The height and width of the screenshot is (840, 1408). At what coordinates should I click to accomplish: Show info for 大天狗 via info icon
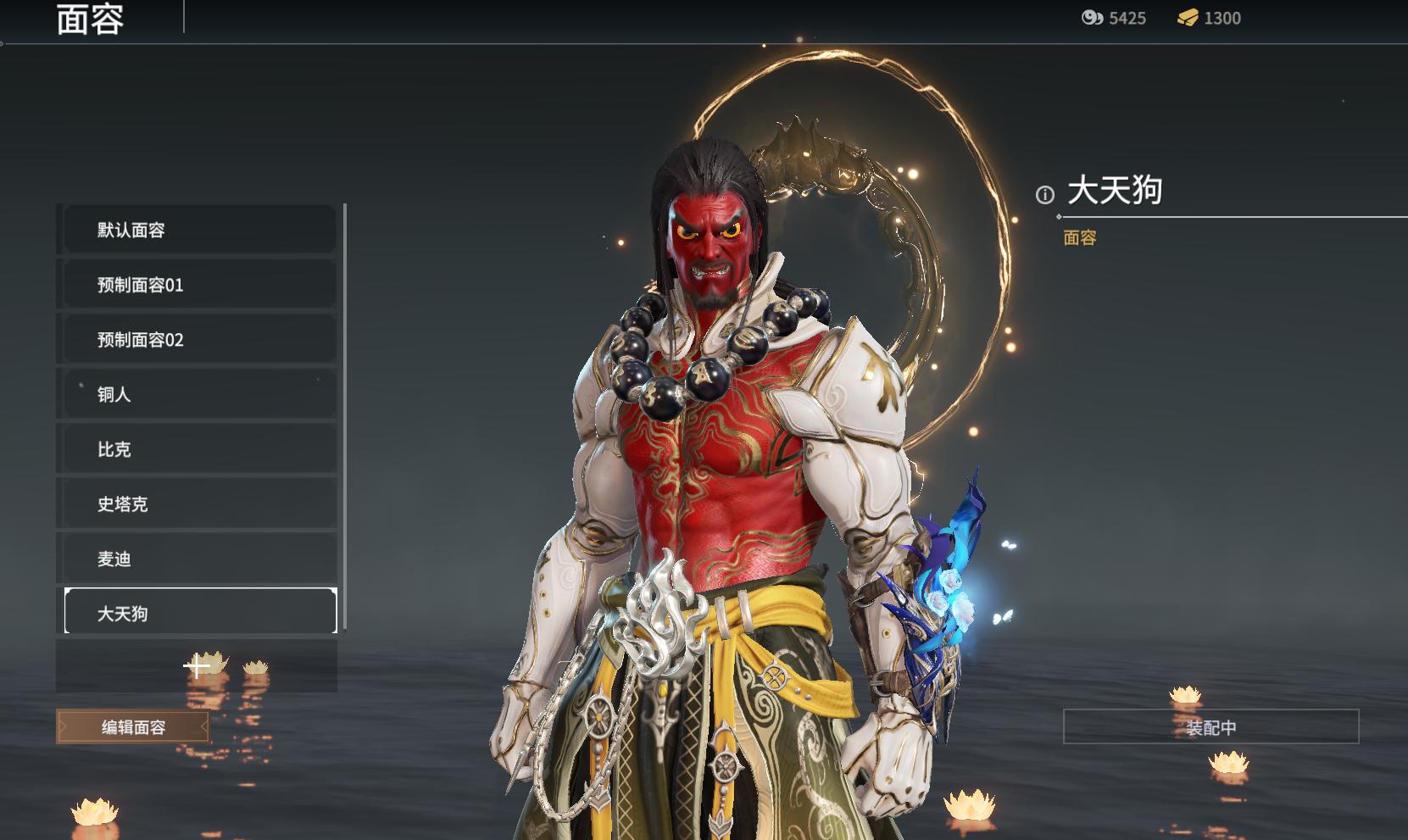pos(1045,195)
